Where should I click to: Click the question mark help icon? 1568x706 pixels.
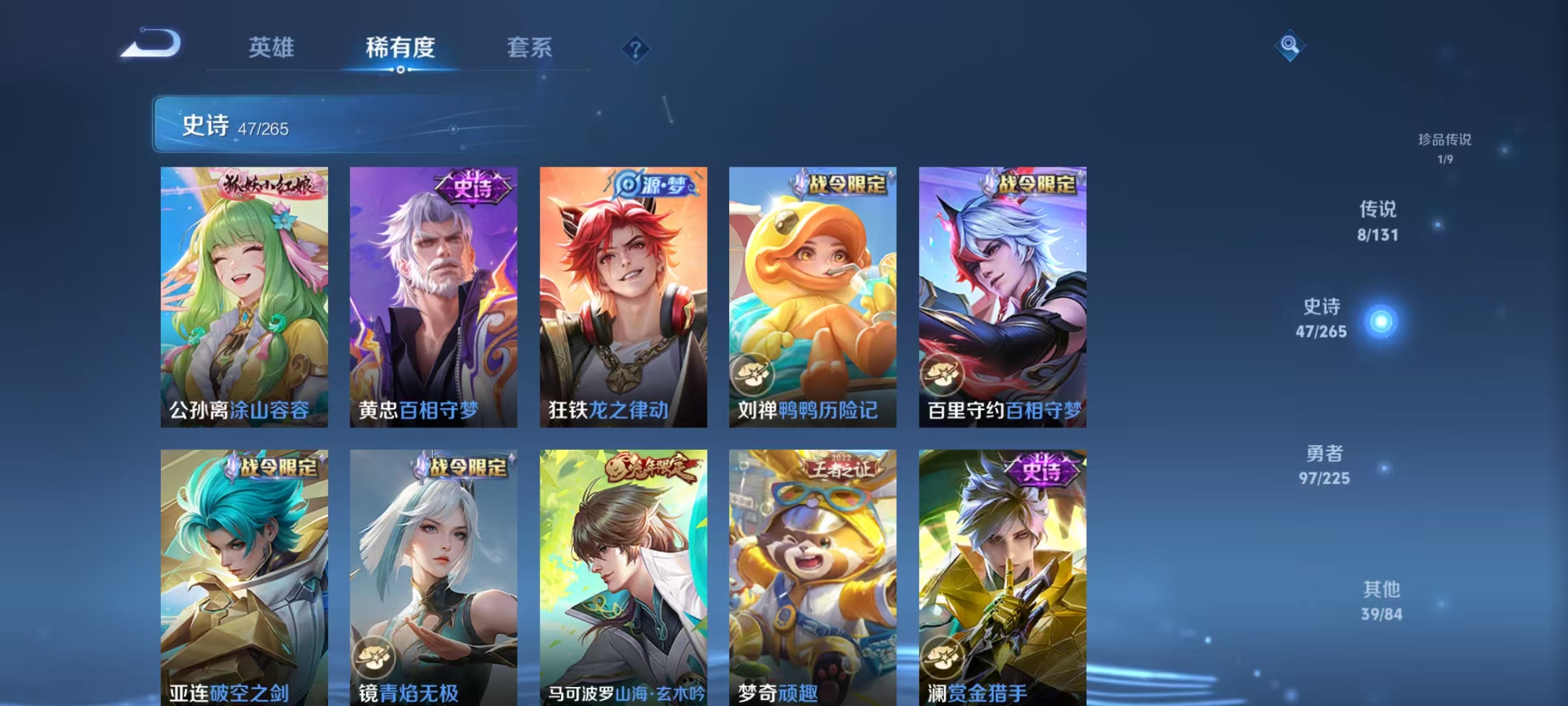(637, 49)
